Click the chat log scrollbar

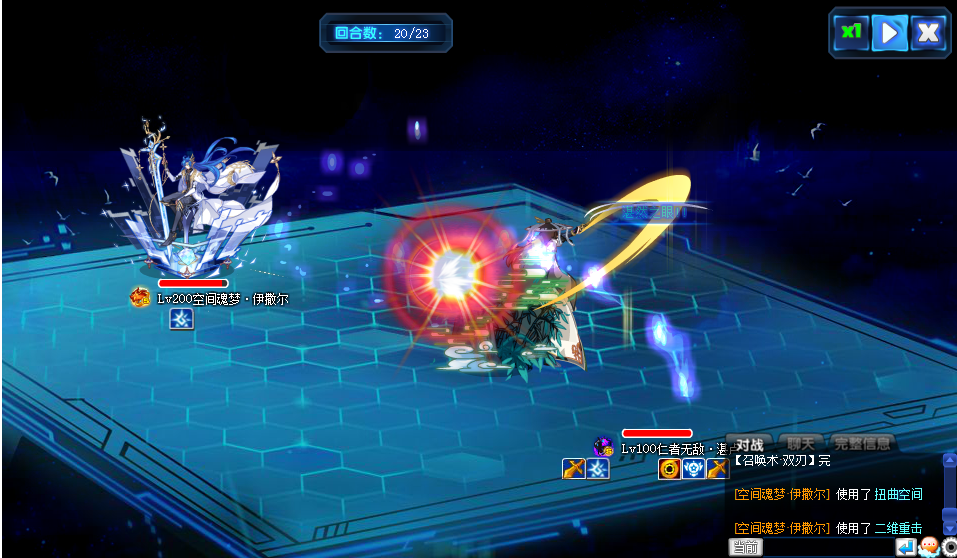(949, 493)
